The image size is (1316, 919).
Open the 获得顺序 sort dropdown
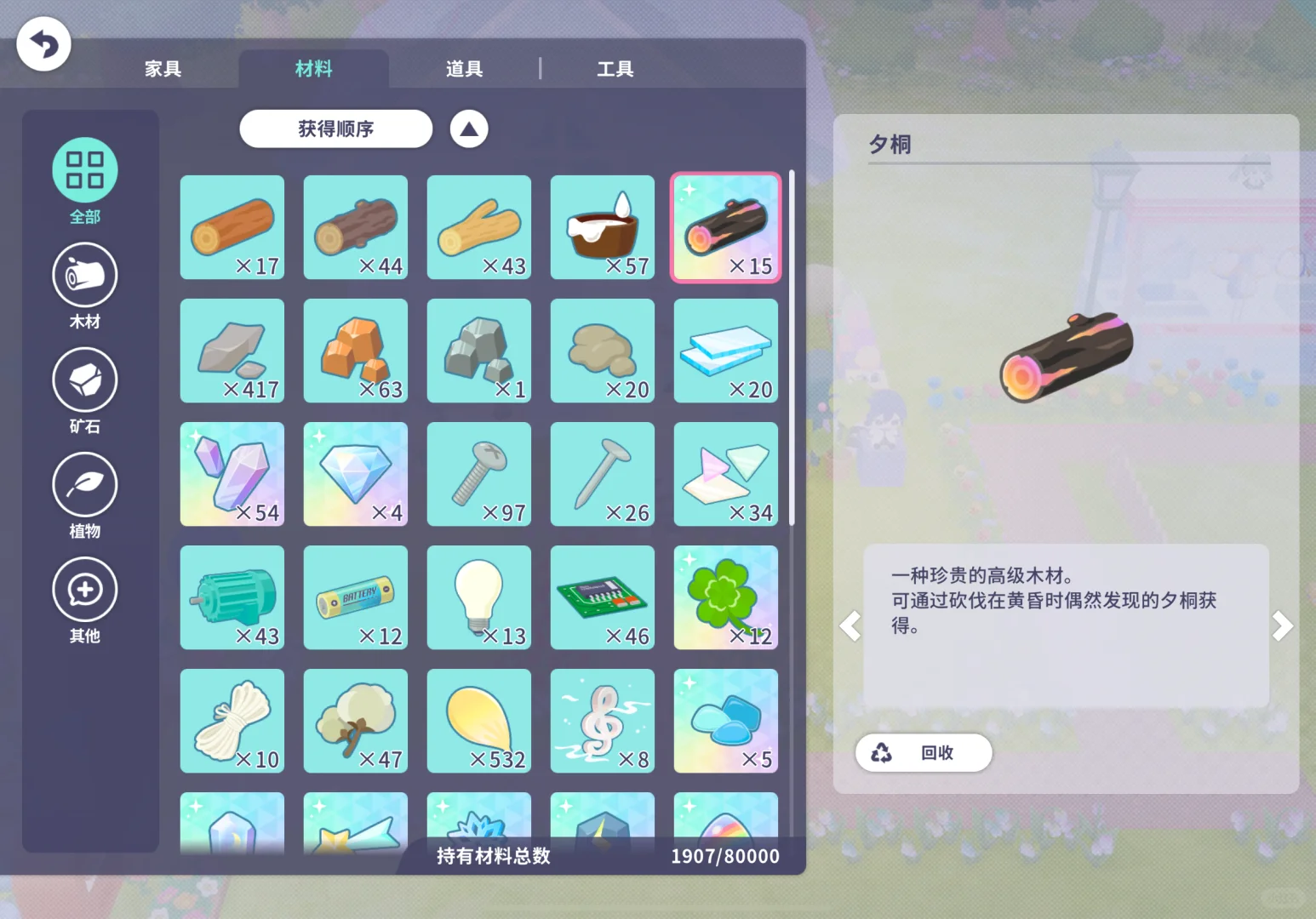coord(336,128)
